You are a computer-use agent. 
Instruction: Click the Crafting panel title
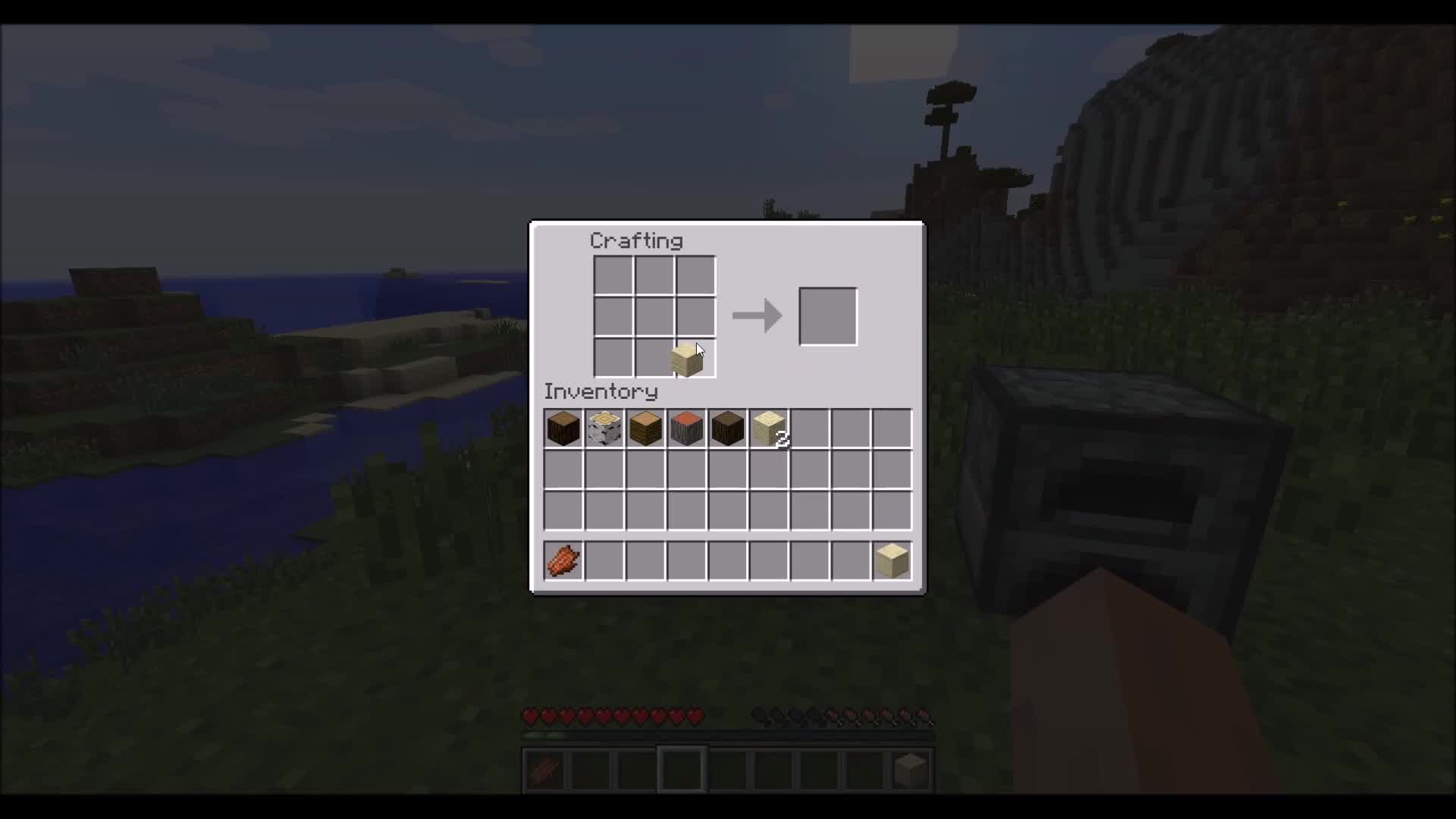pos(637,240)
